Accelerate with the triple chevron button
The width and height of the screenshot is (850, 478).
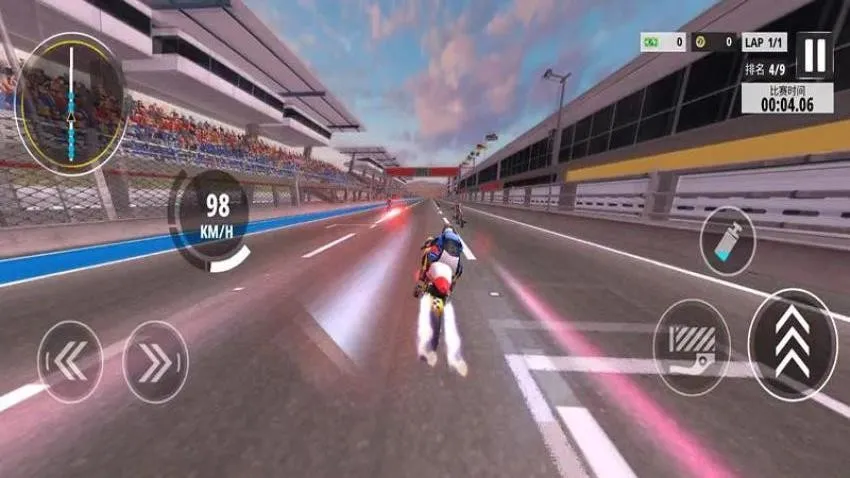pos(792,345)
